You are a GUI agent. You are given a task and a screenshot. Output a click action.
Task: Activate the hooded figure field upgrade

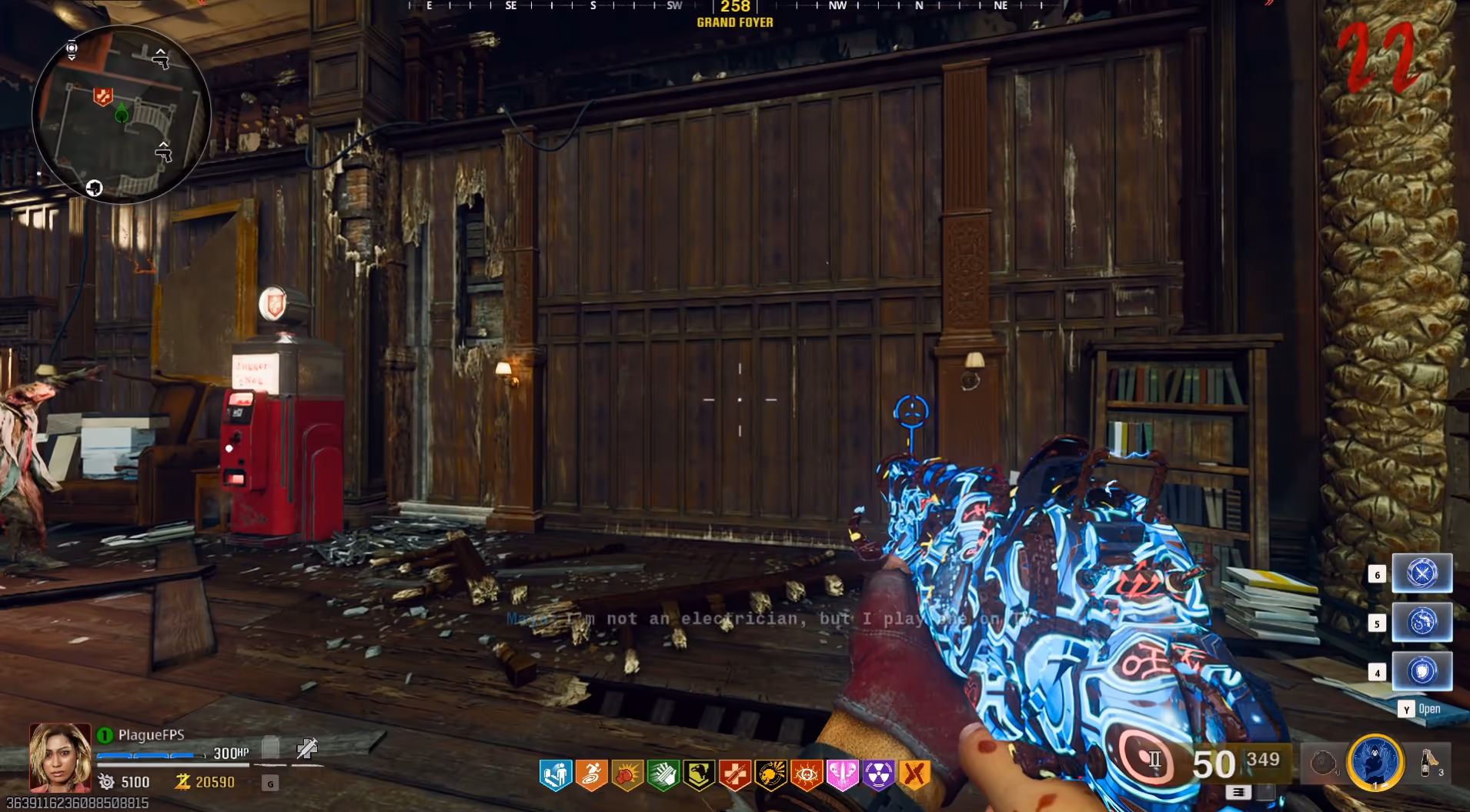[1375, 762]
